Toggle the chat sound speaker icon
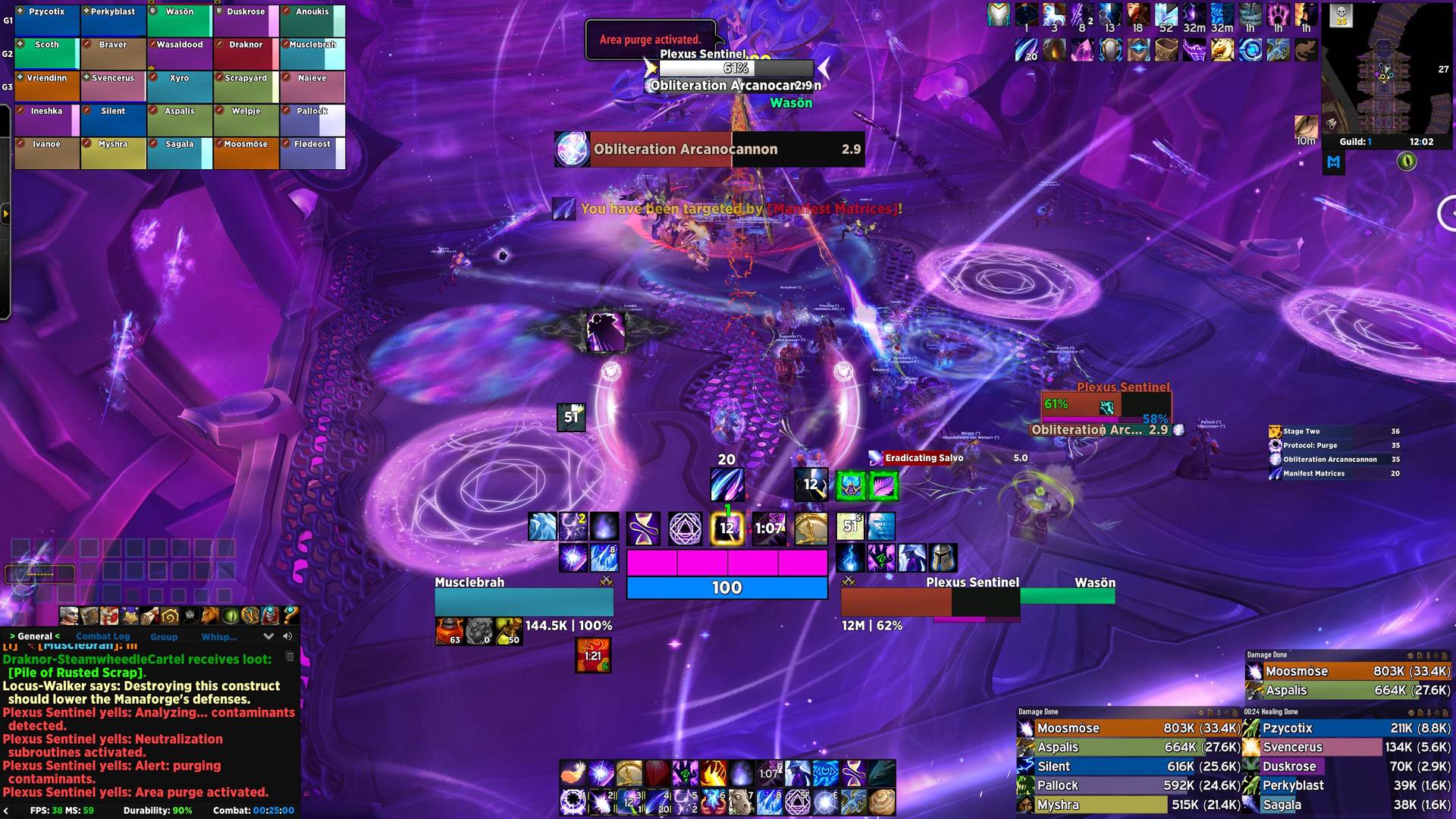Screen dimensions: 1456x819 click(x=287, y=636)
